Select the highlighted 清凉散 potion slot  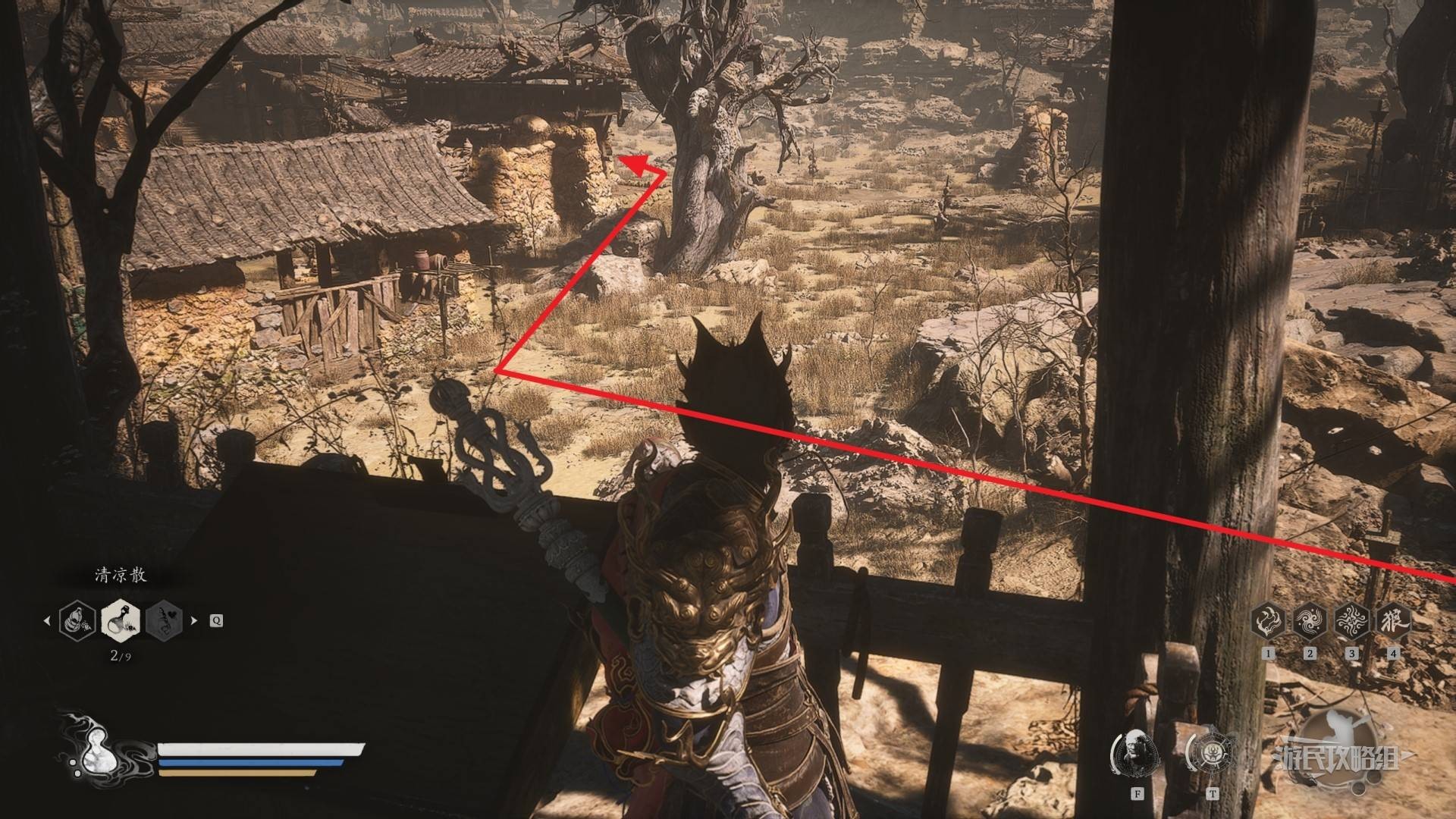tap(120, 620)
